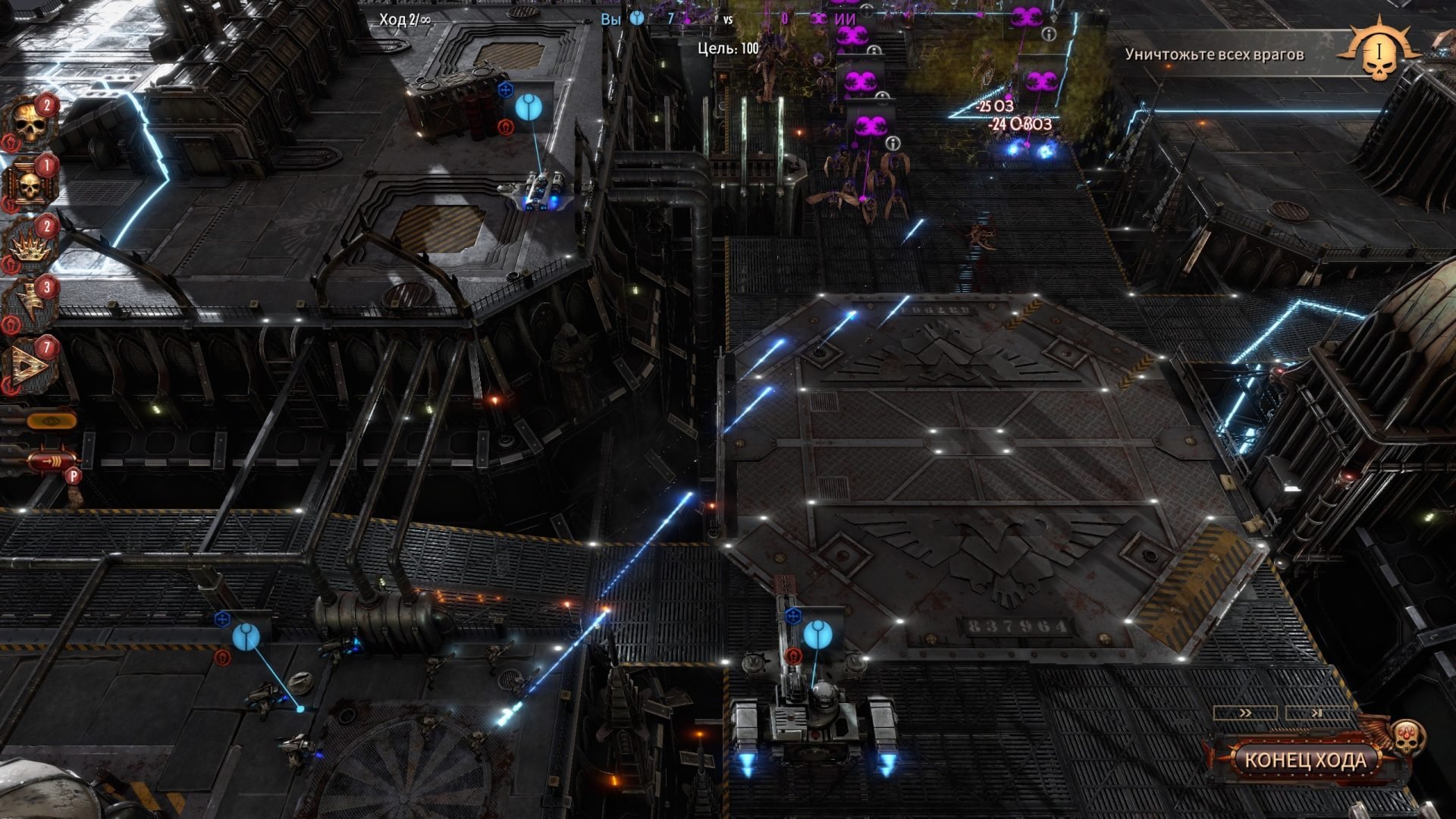Click the skip-to-end arrow button
Viewport: 1456px width, 819px height.
coord(1317,713)
